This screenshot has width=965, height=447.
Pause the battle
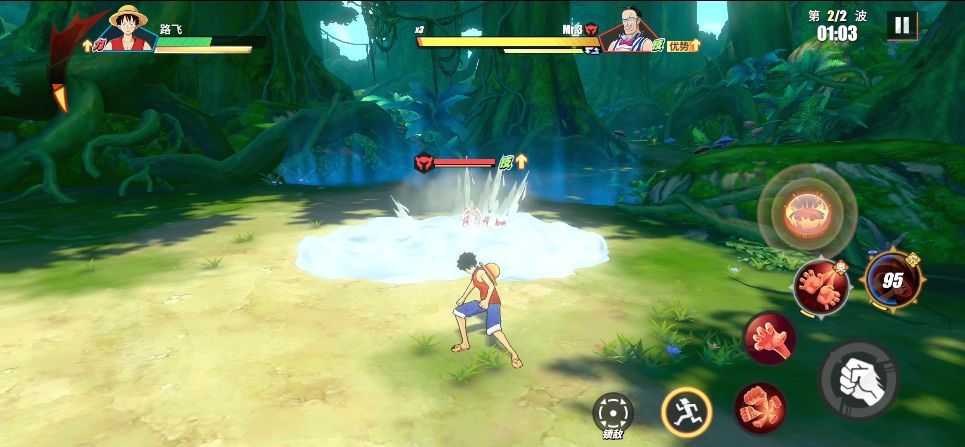(x=901, y=25)
